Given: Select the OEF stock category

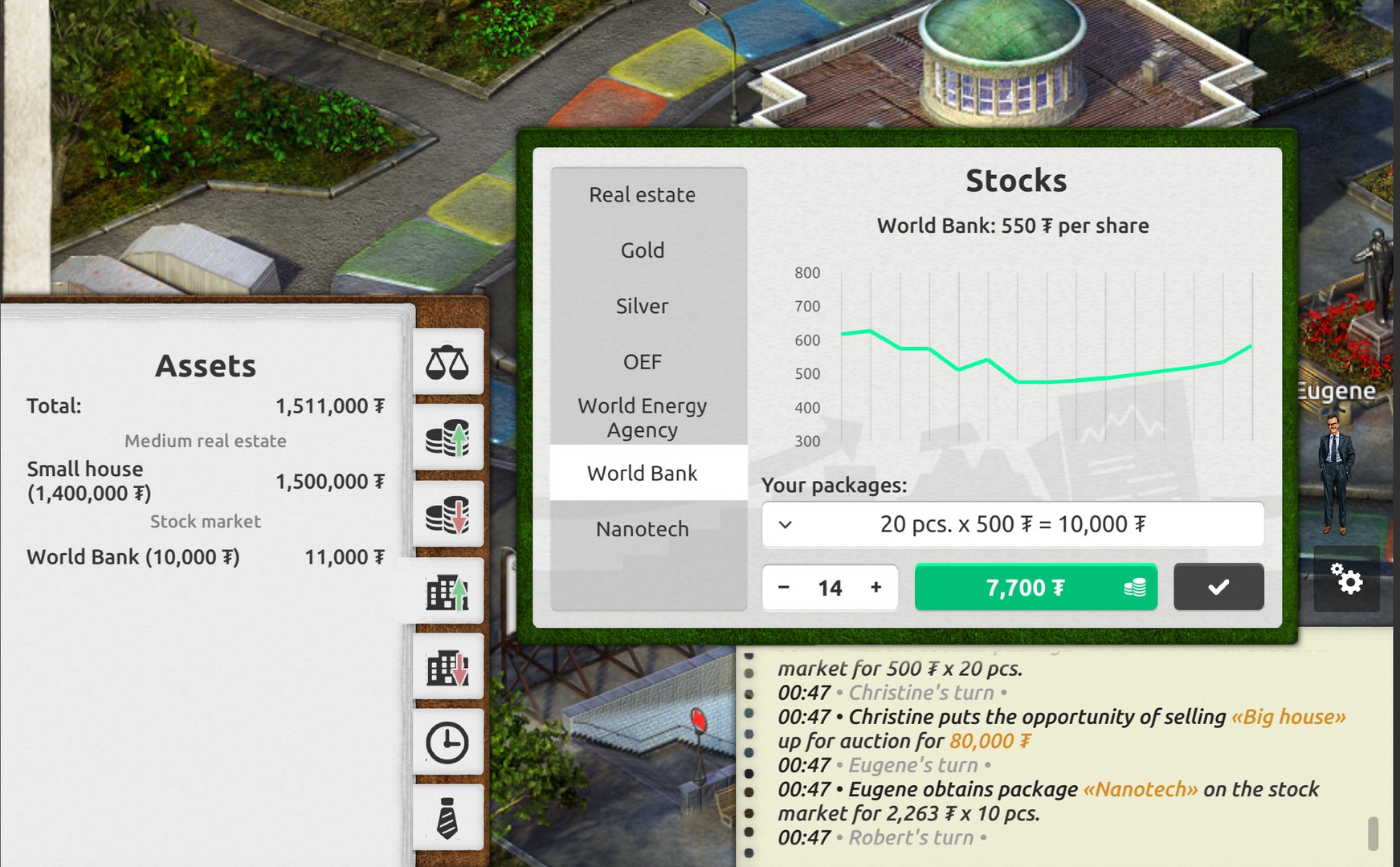Looking at the screenshot, I should (642, 361).
